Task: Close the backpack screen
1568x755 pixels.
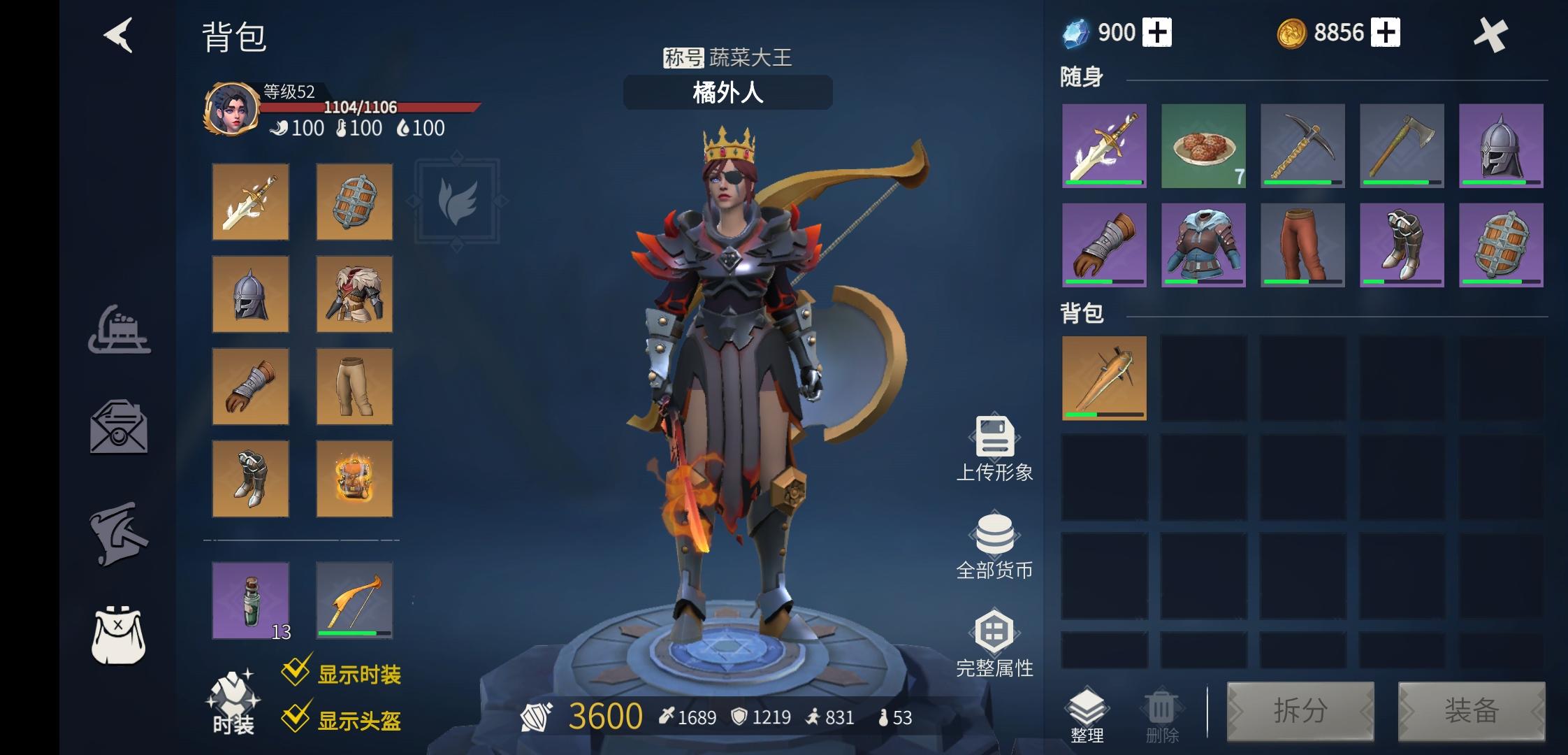Action: pyautogui.click(x=1490, y=35)
